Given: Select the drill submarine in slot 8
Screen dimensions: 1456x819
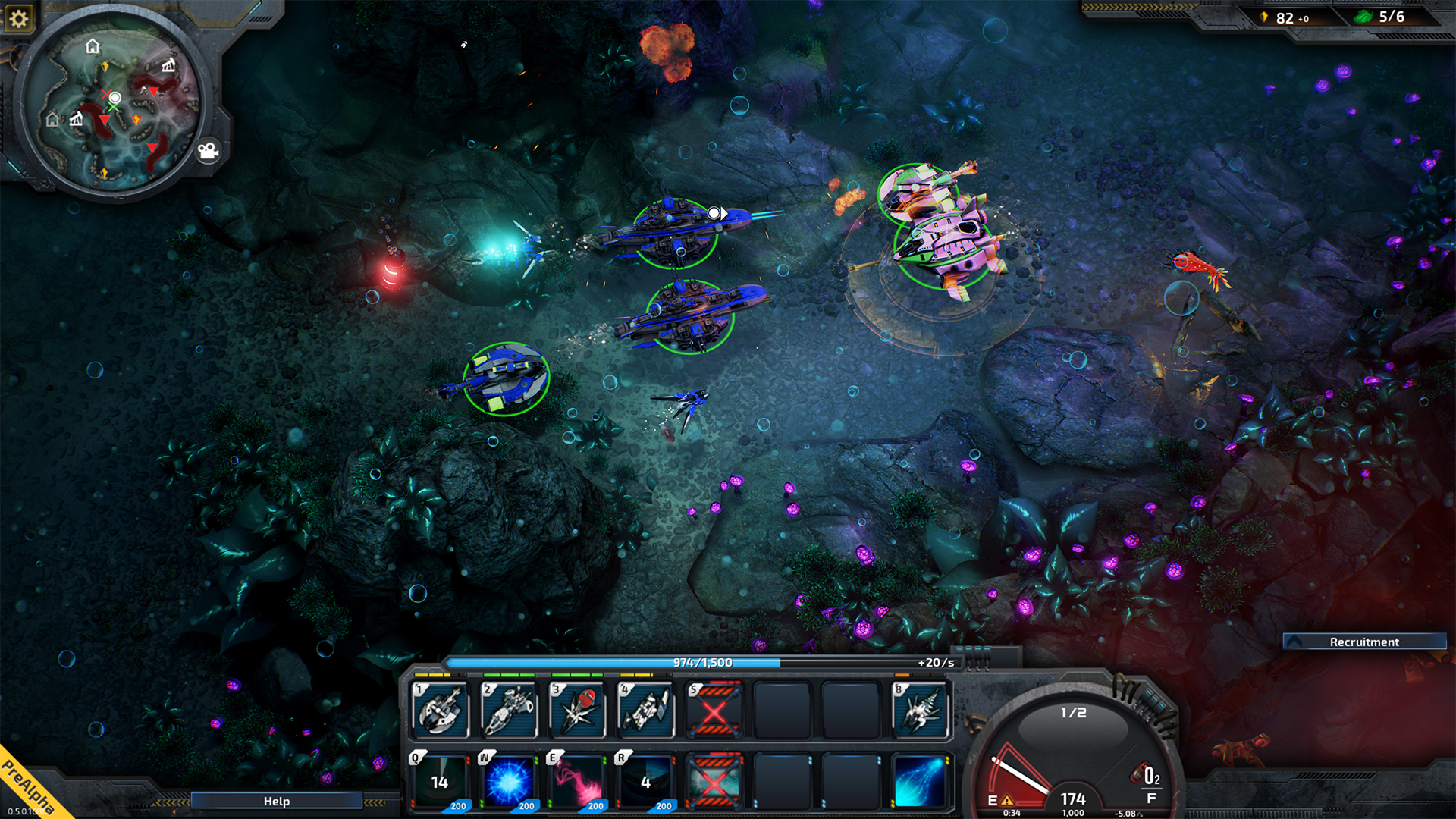Looking at the screenshot, I should pyautogui.click(x=921, y=710).
